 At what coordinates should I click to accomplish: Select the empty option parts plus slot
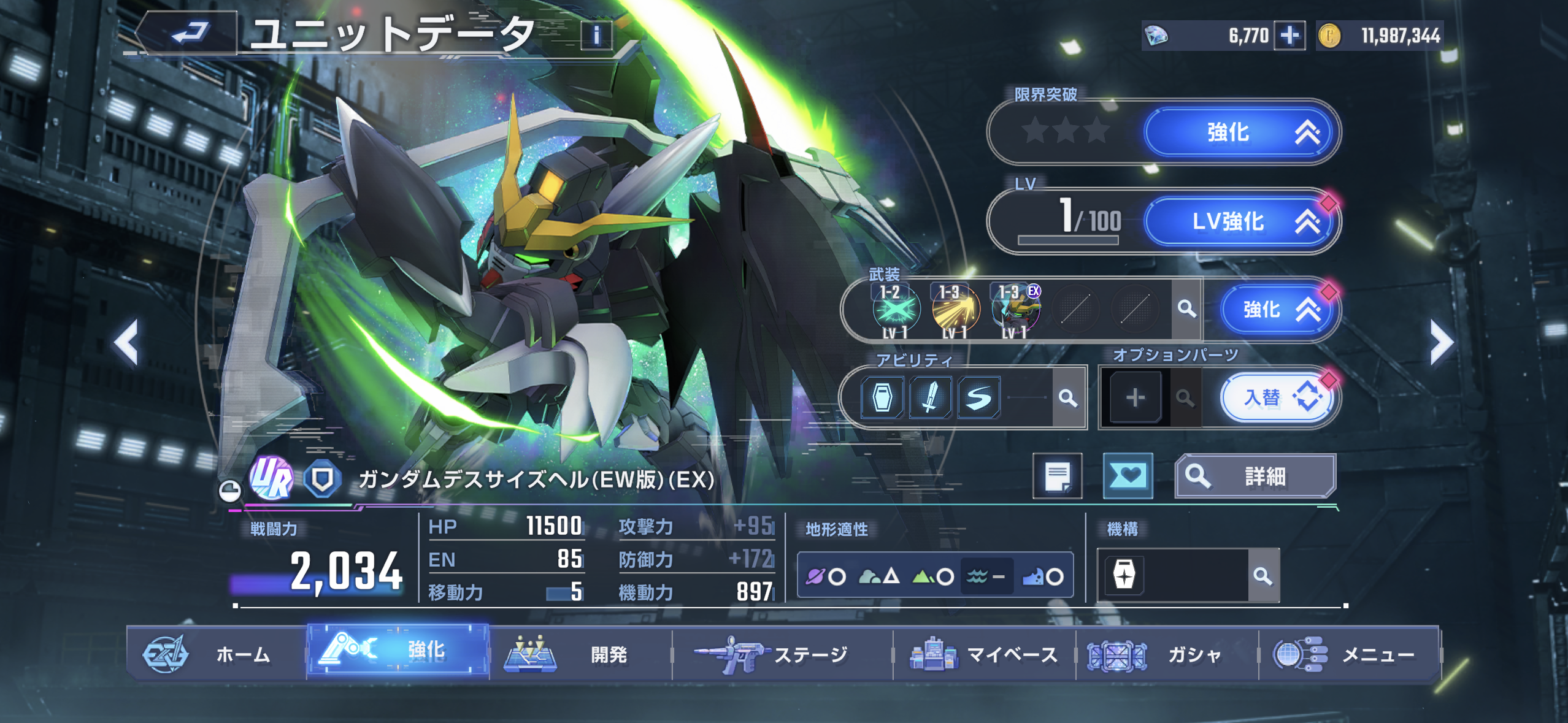click(1136, 398)
